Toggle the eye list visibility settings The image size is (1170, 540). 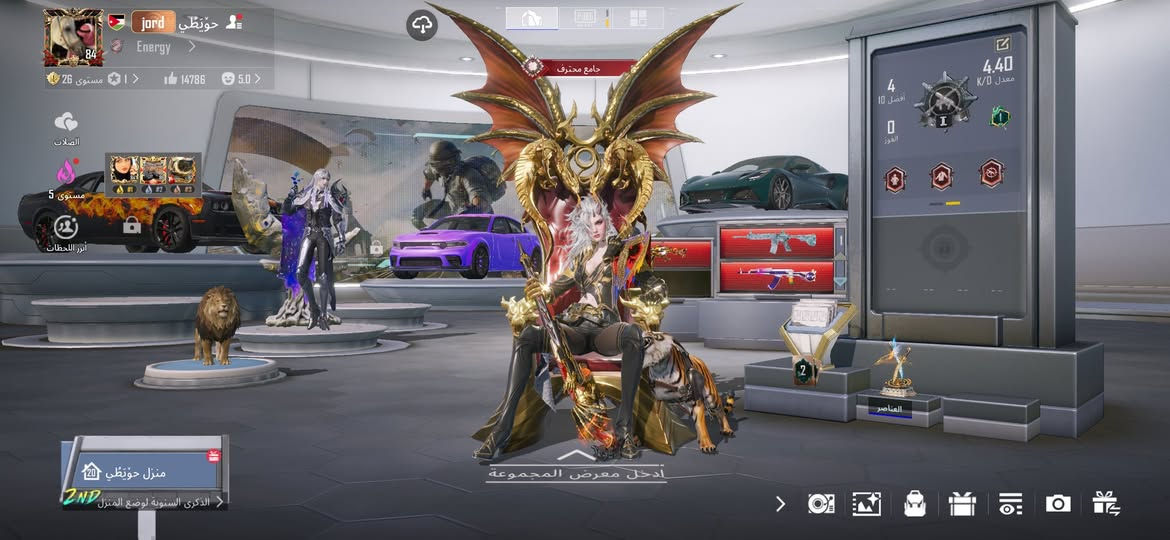(1010, 503)
